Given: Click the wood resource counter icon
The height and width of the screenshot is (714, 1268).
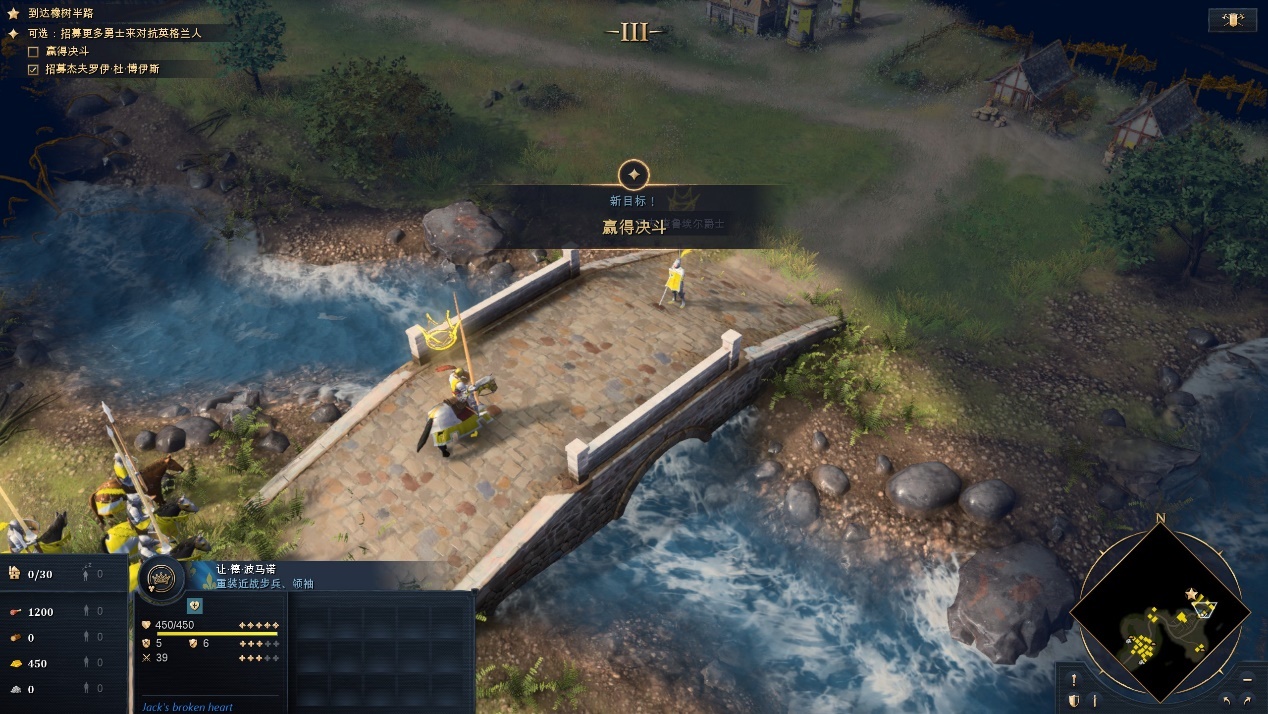Looking at the screenshot, I should (x=15, y=637).
